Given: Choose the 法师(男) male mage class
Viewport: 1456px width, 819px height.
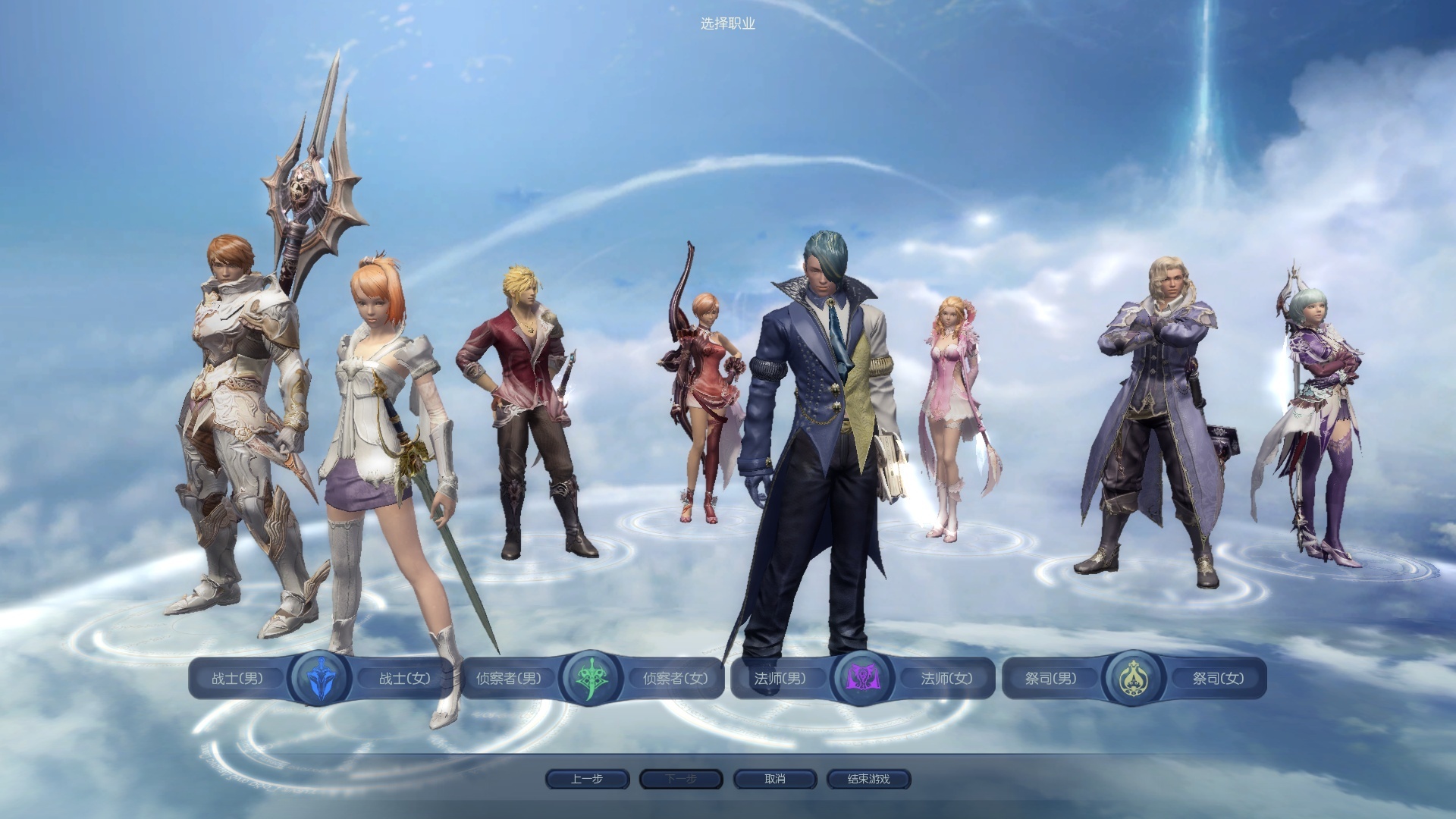Looking at the screenshot, I should pyautogui.click(x=780, y=679).
